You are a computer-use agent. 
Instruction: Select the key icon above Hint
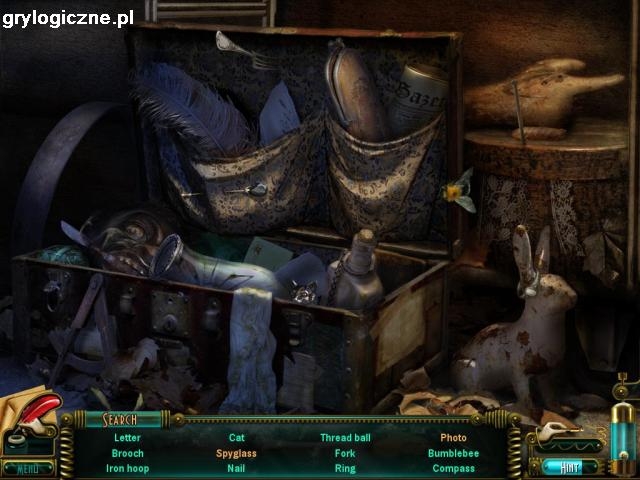coord(562,436)
